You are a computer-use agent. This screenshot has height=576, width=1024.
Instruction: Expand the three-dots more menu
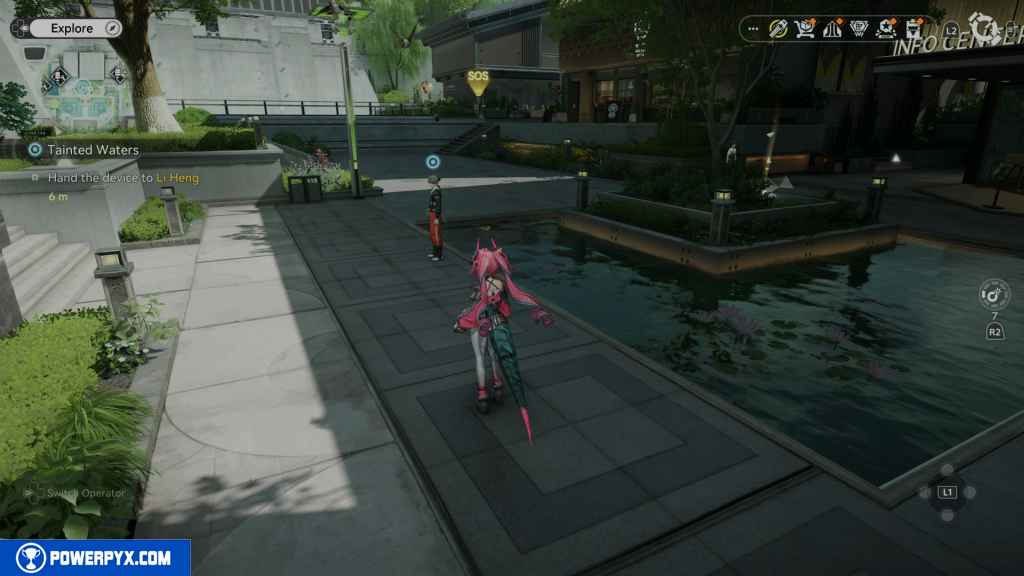pyautogui.click(x=753, y=29)
